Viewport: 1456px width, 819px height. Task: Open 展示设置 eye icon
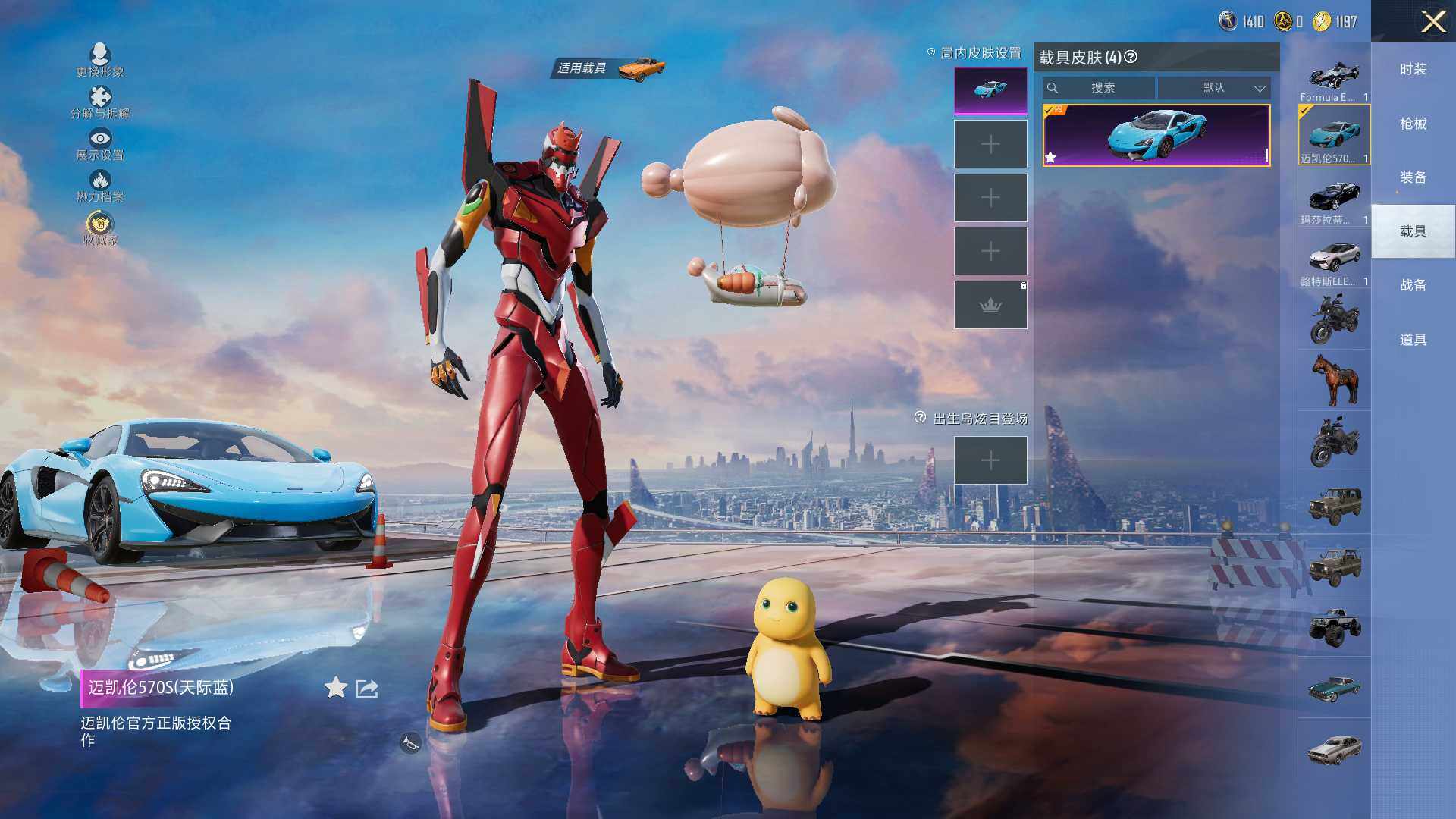coord(100,140)
